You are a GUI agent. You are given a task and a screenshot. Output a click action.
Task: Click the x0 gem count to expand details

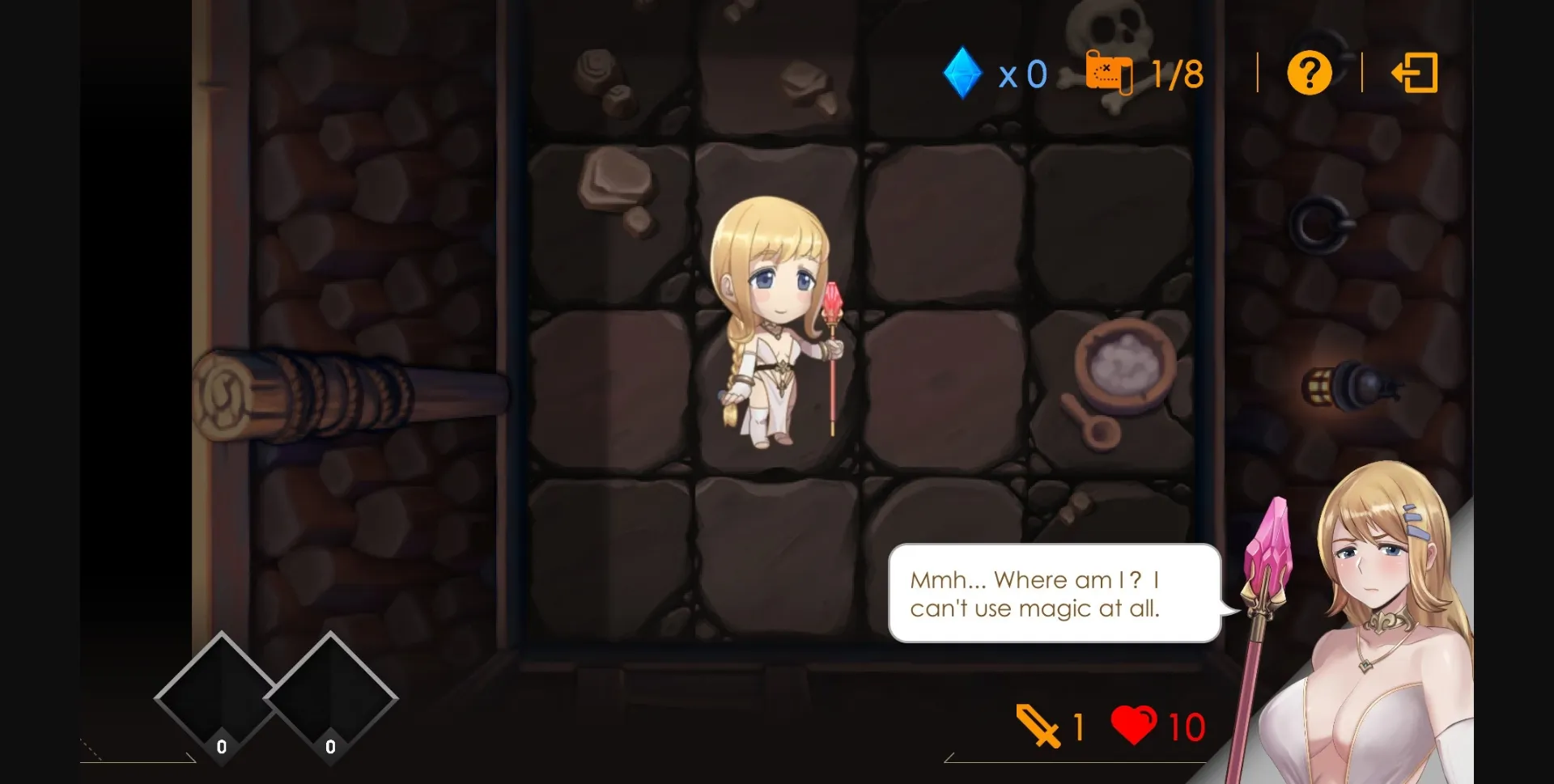point(1022,72)
